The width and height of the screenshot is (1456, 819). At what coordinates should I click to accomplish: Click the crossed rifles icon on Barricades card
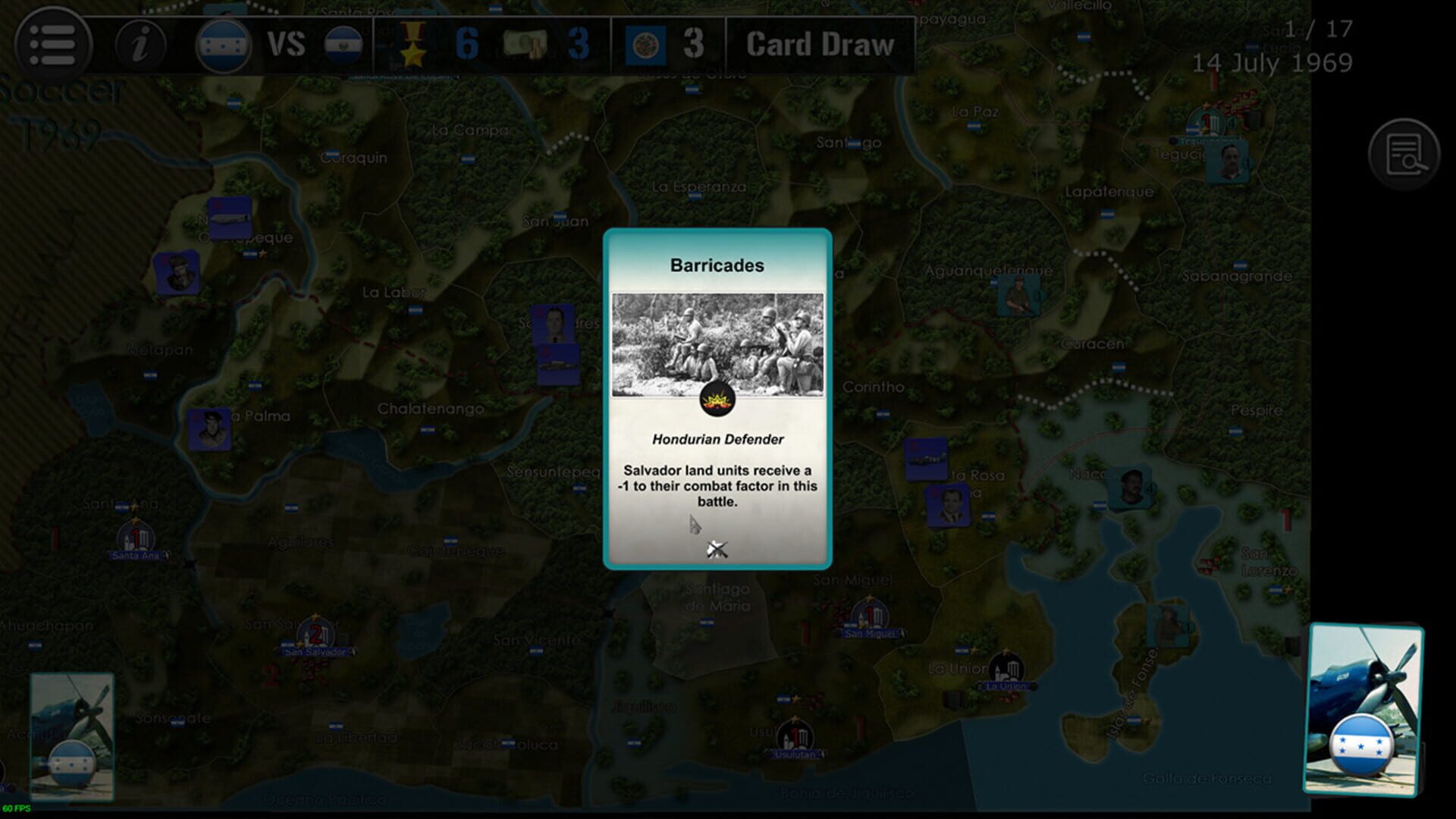[717, 548]
